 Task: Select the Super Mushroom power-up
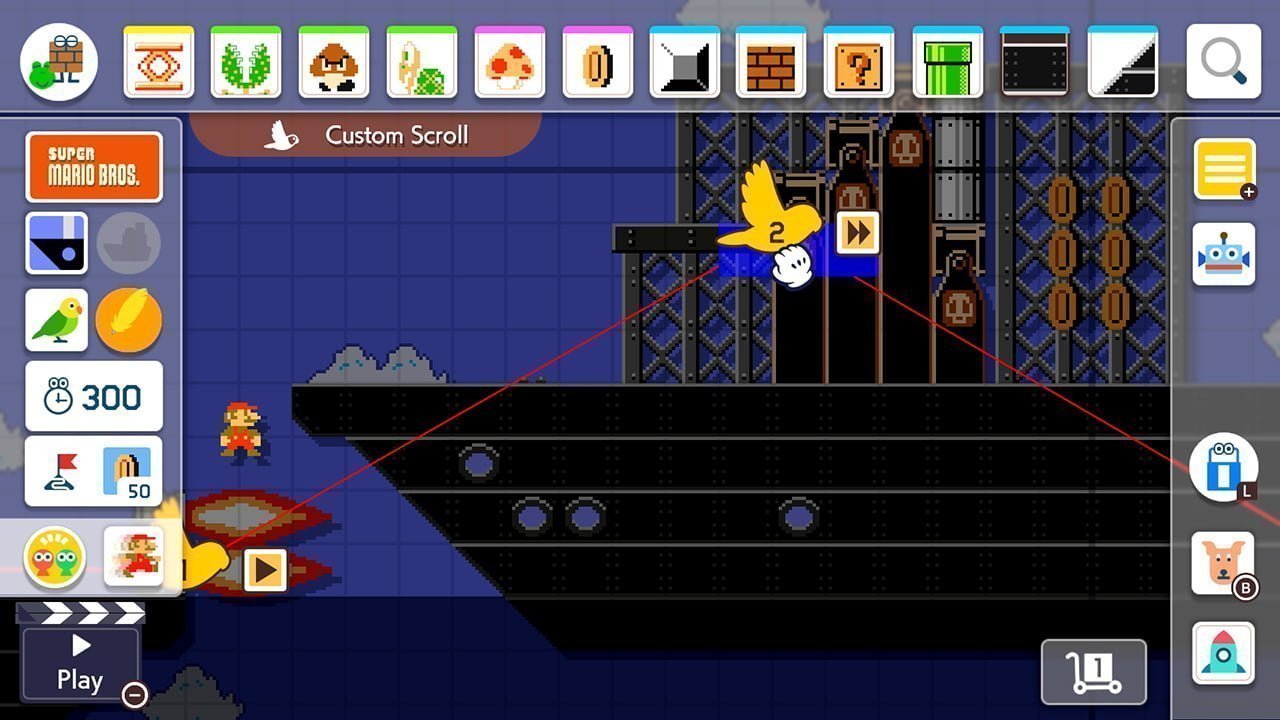point(510,60)
